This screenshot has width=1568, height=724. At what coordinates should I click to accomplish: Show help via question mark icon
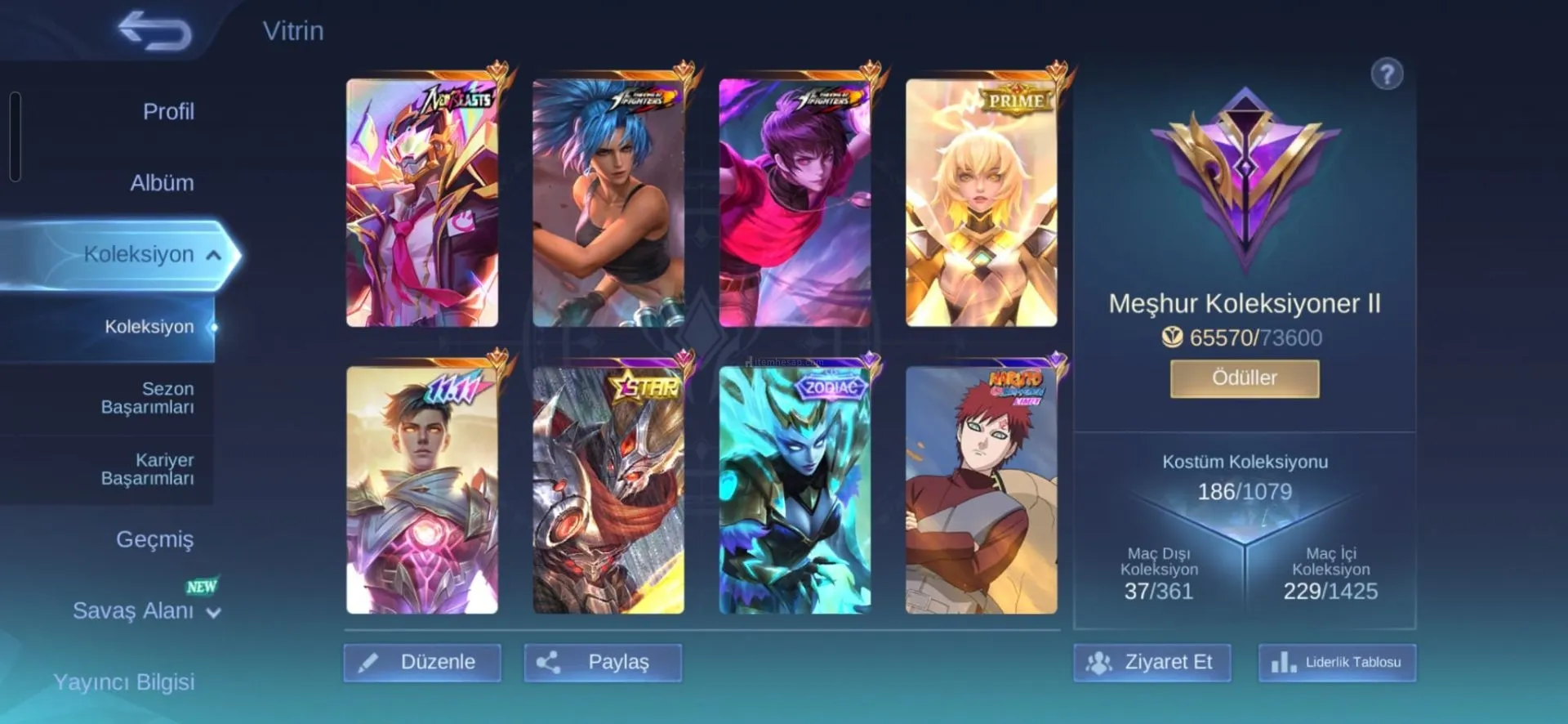(1386, 74)
